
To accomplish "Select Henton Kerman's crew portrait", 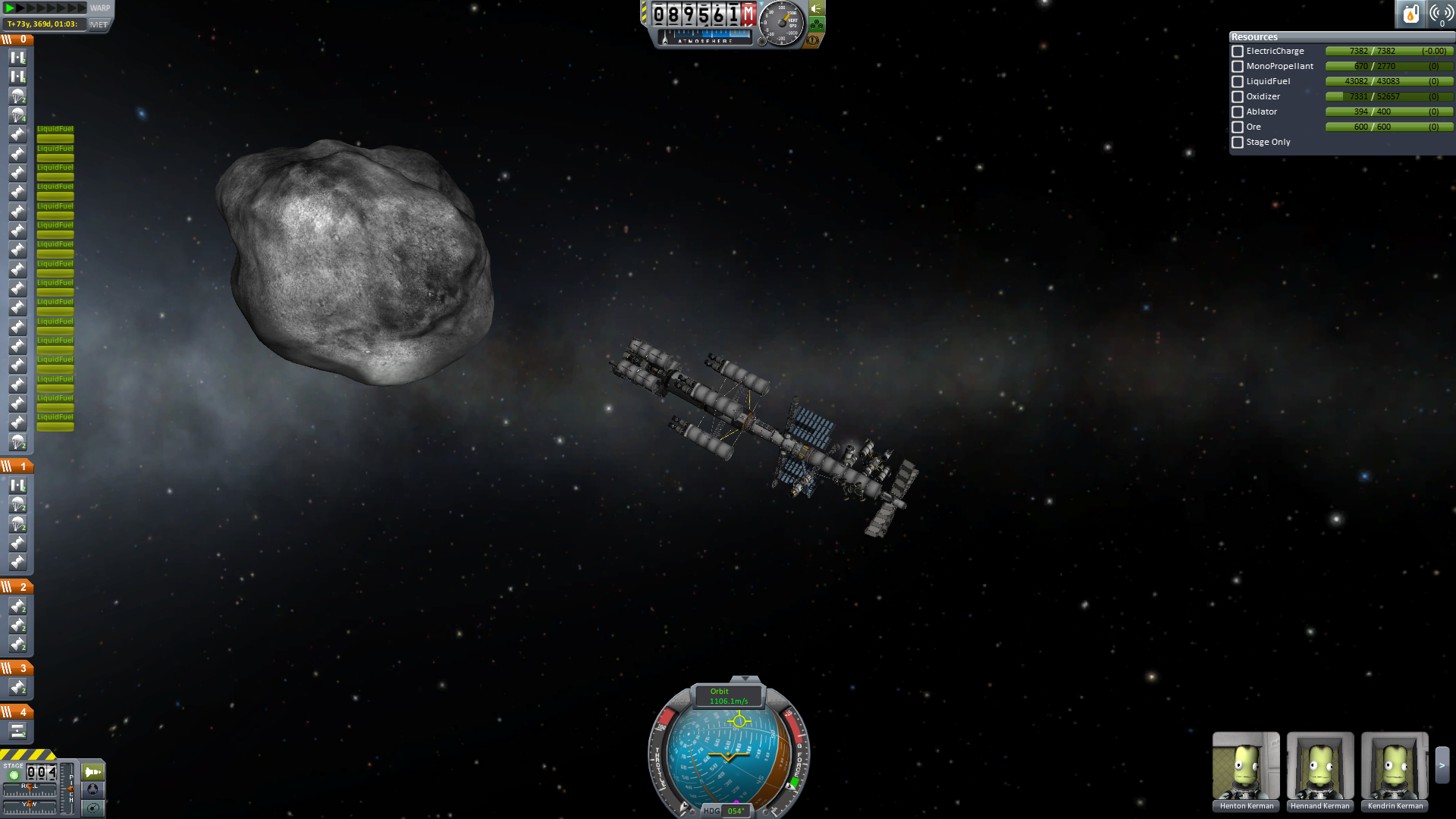I will pyautogui.click(x=1246, y=767).
